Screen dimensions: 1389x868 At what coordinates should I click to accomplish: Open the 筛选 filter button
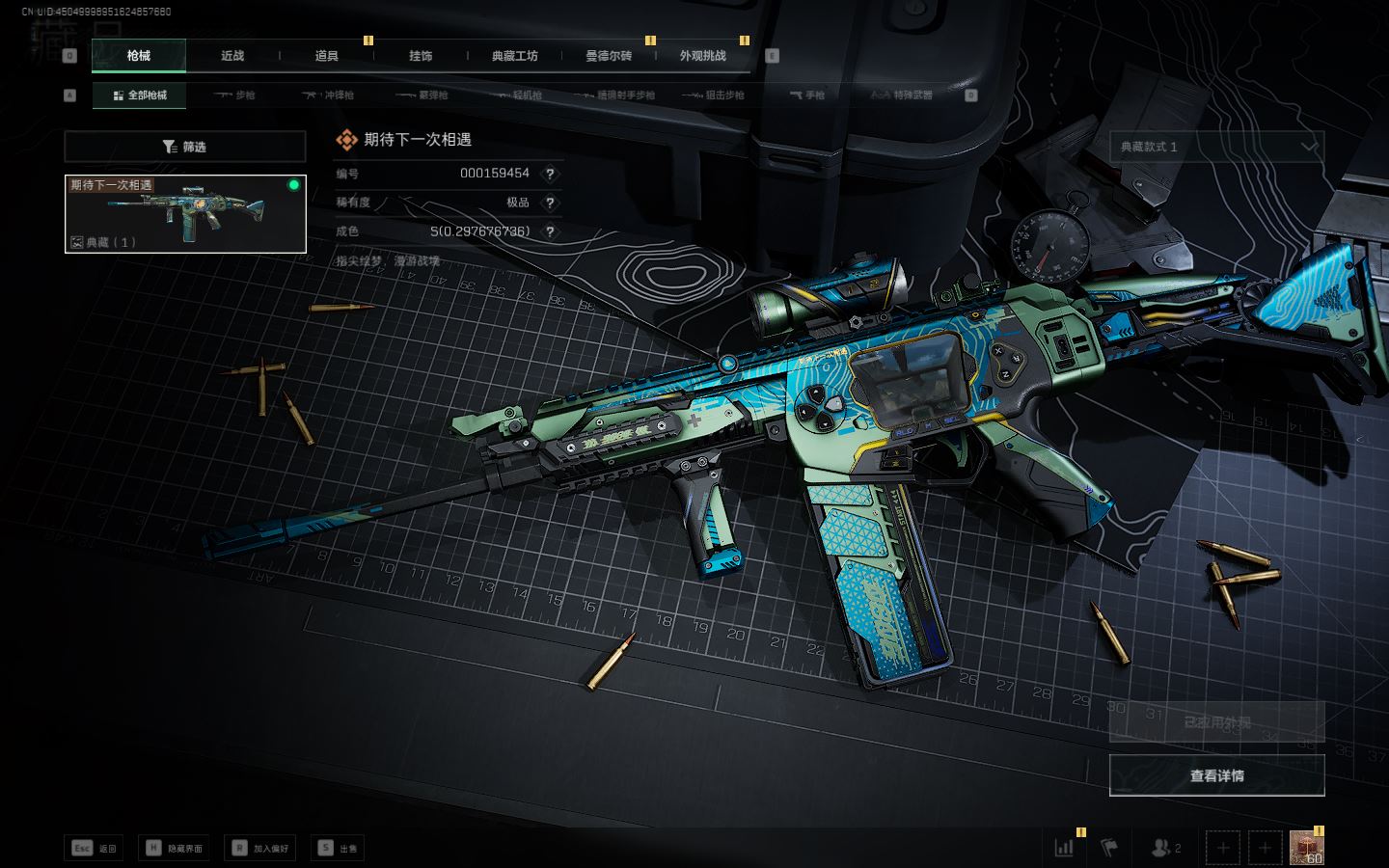pos(185,147)
